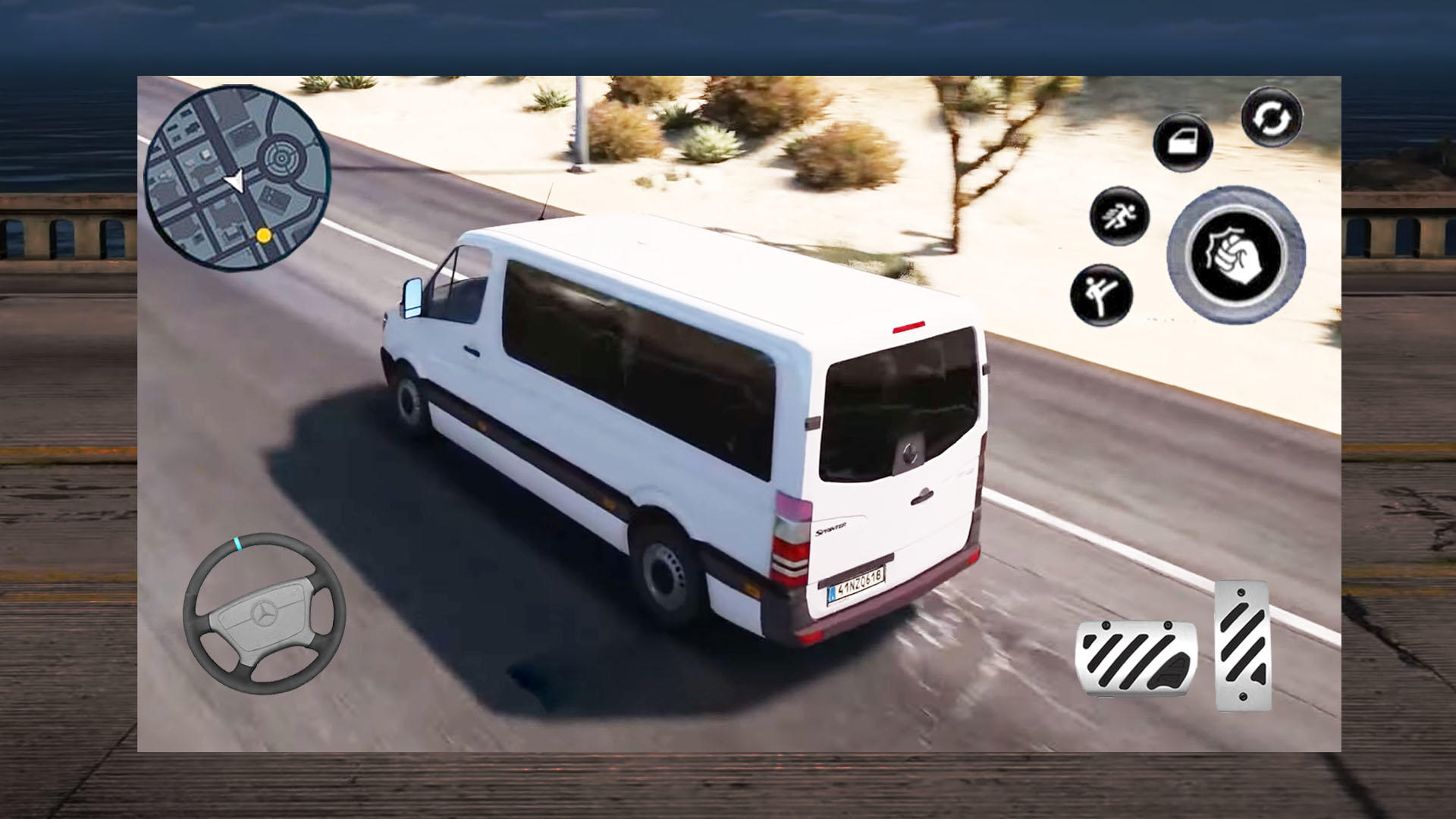Tap the player arrow on the minimap
The width and height of the screenshot is (1456, 819).
tap(235, 182)
